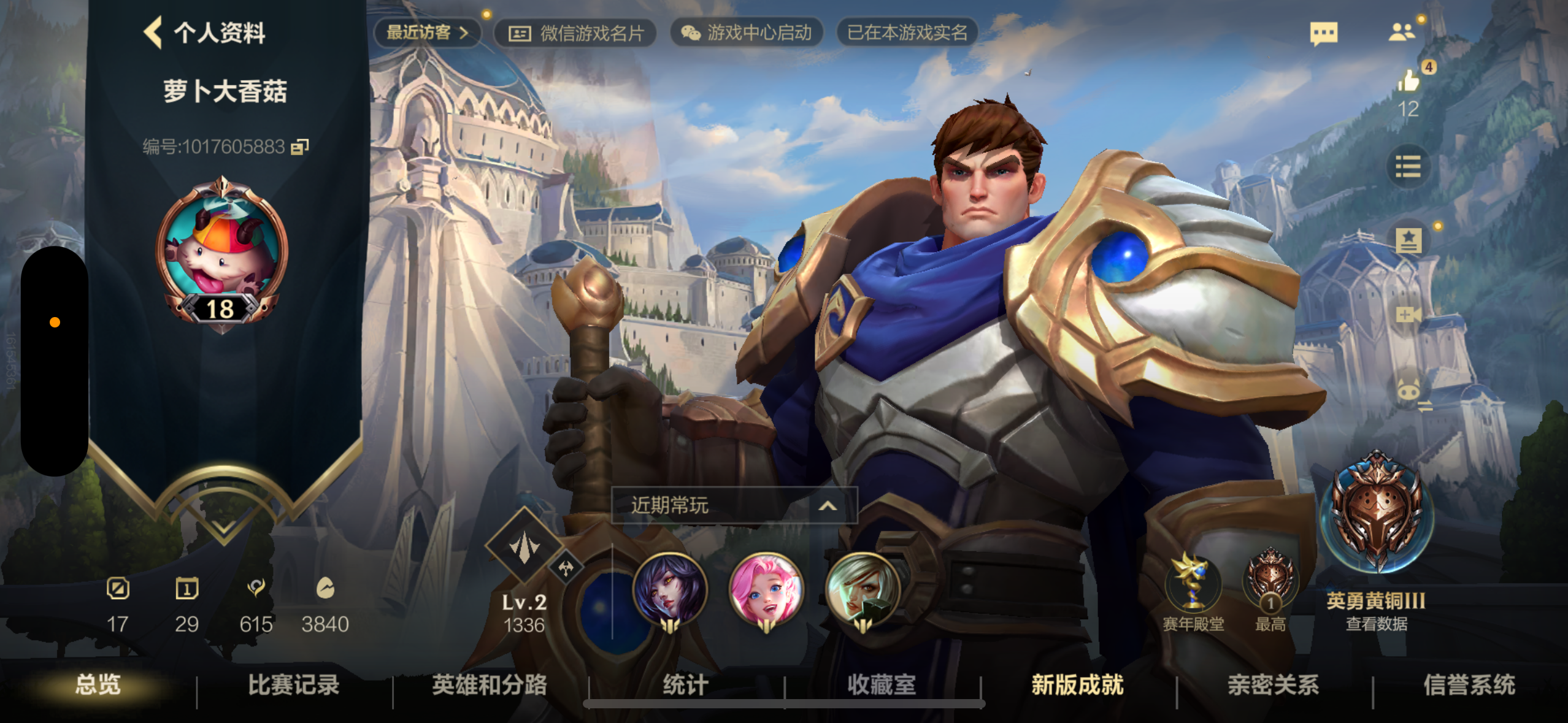Open the list menu icon on right sidebar
Screen dimensions: 1568x723
1409,167
